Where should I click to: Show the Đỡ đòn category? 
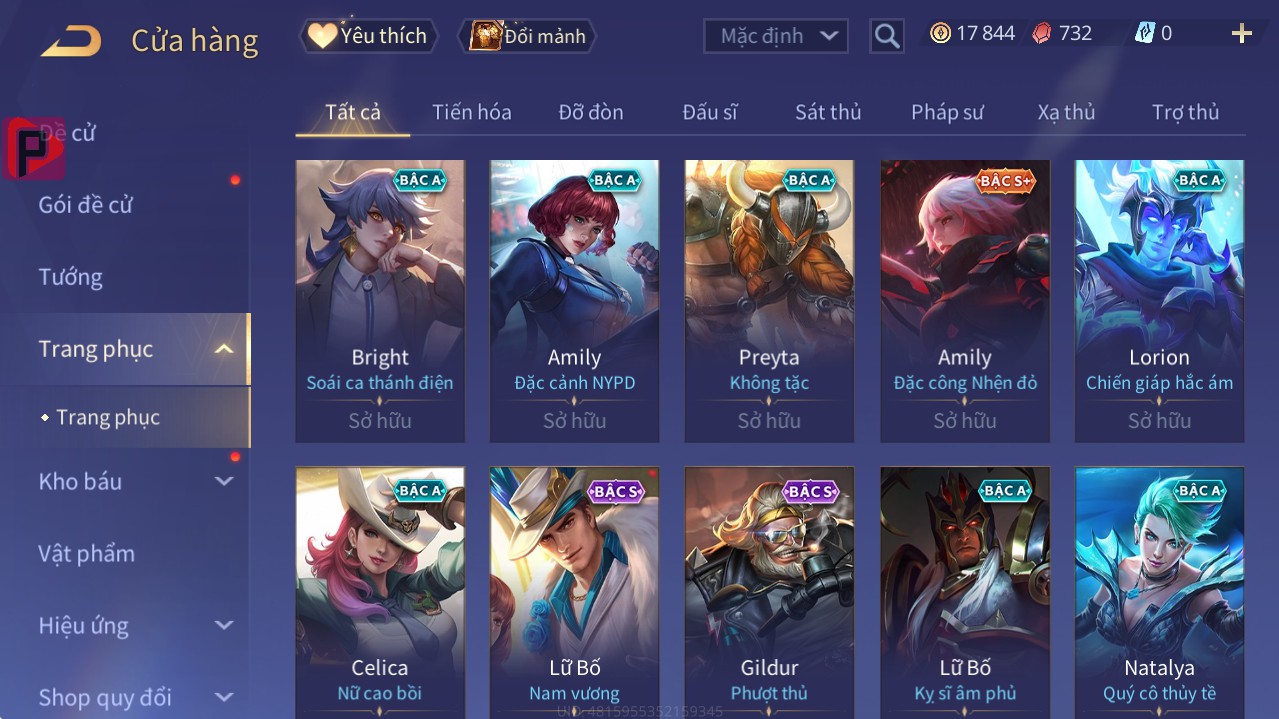(590, 112)
